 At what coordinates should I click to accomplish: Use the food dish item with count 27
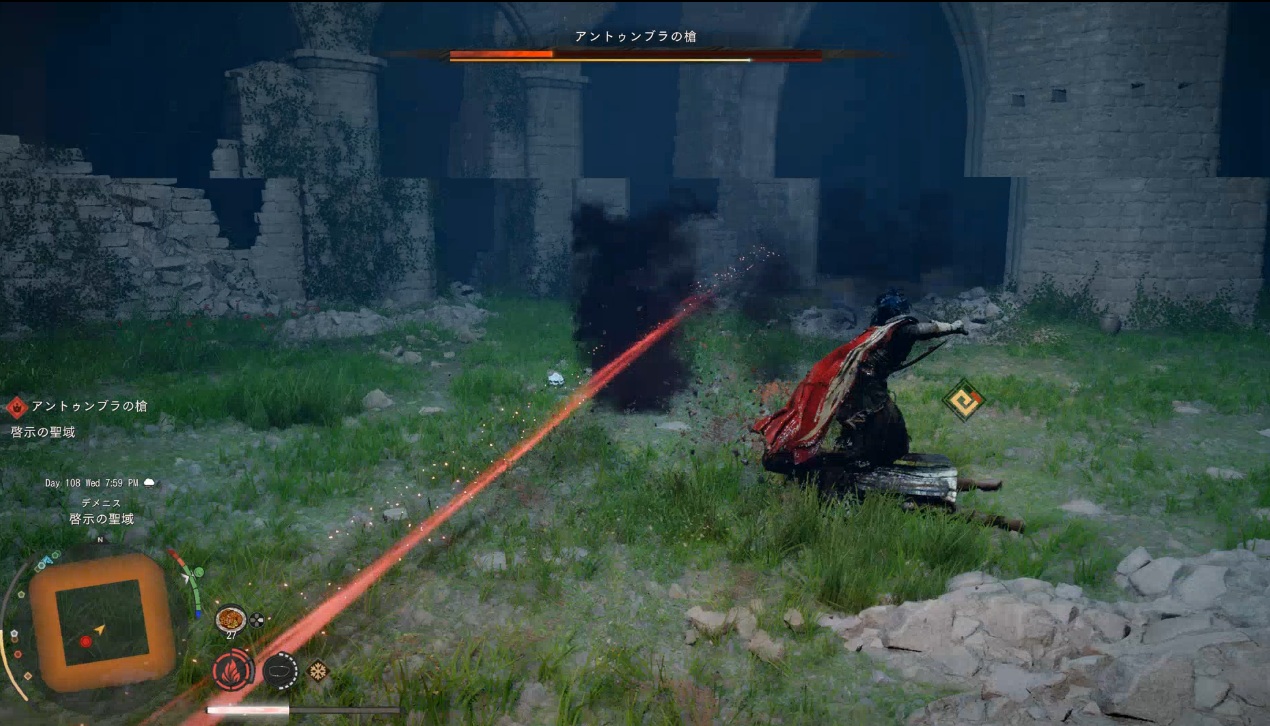(230, 619)
